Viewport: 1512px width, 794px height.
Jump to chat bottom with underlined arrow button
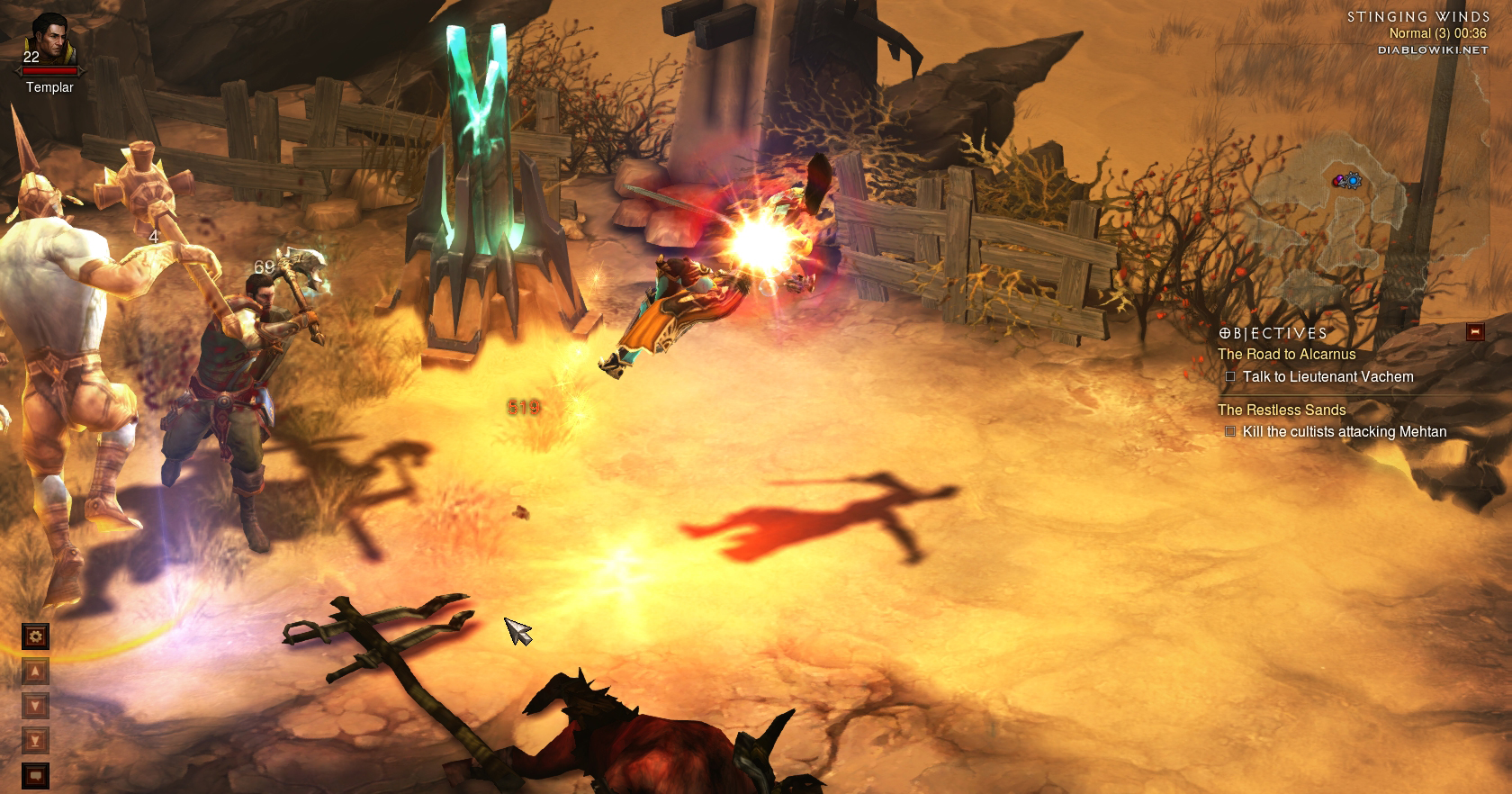click(35, 741)
